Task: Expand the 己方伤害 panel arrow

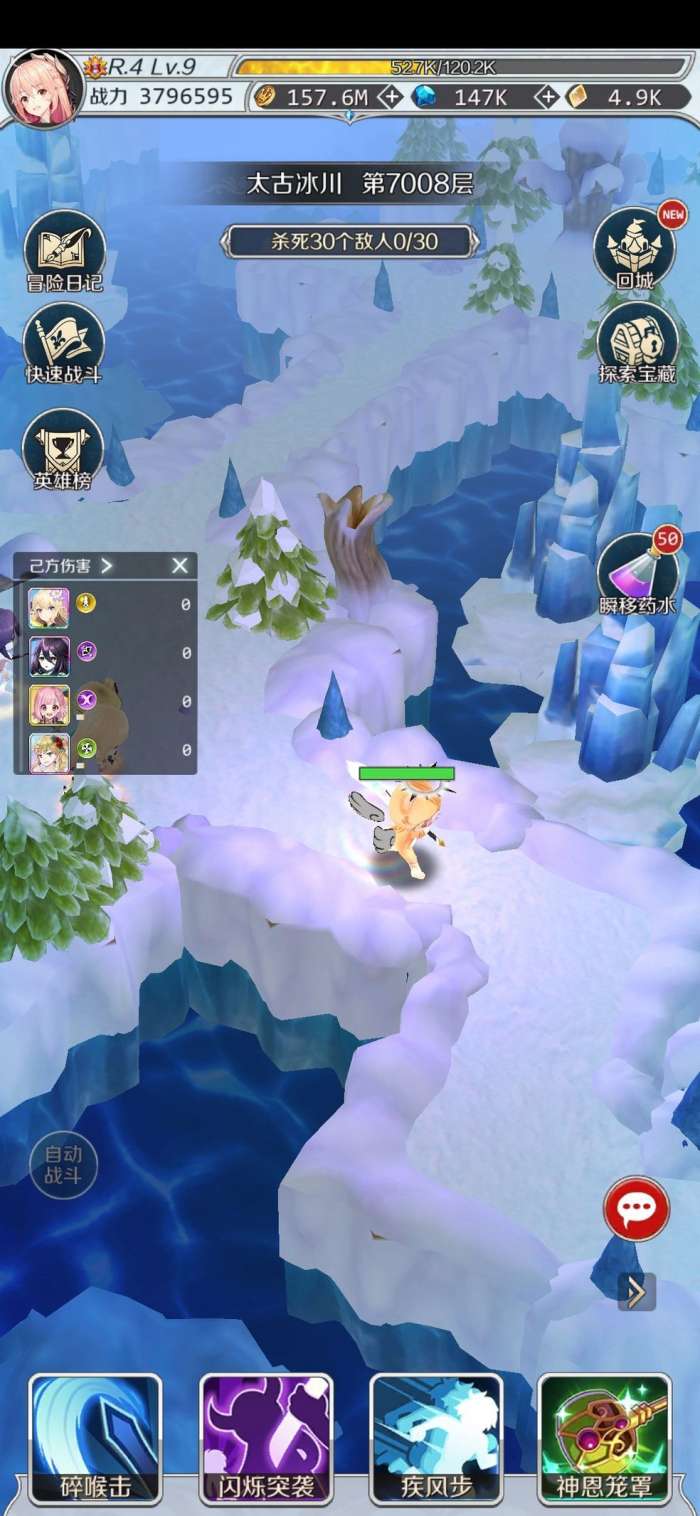Action: click(x=107, y=566)
